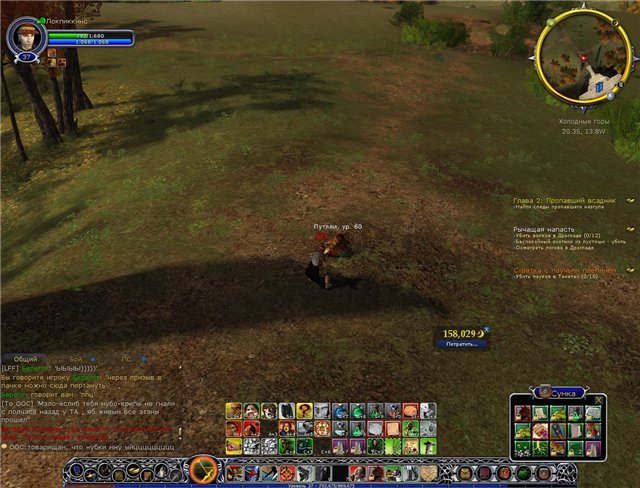640x488 pixels.
Task: Switch to the 'Общий' chat tab
Action: [x=26, y=358]
